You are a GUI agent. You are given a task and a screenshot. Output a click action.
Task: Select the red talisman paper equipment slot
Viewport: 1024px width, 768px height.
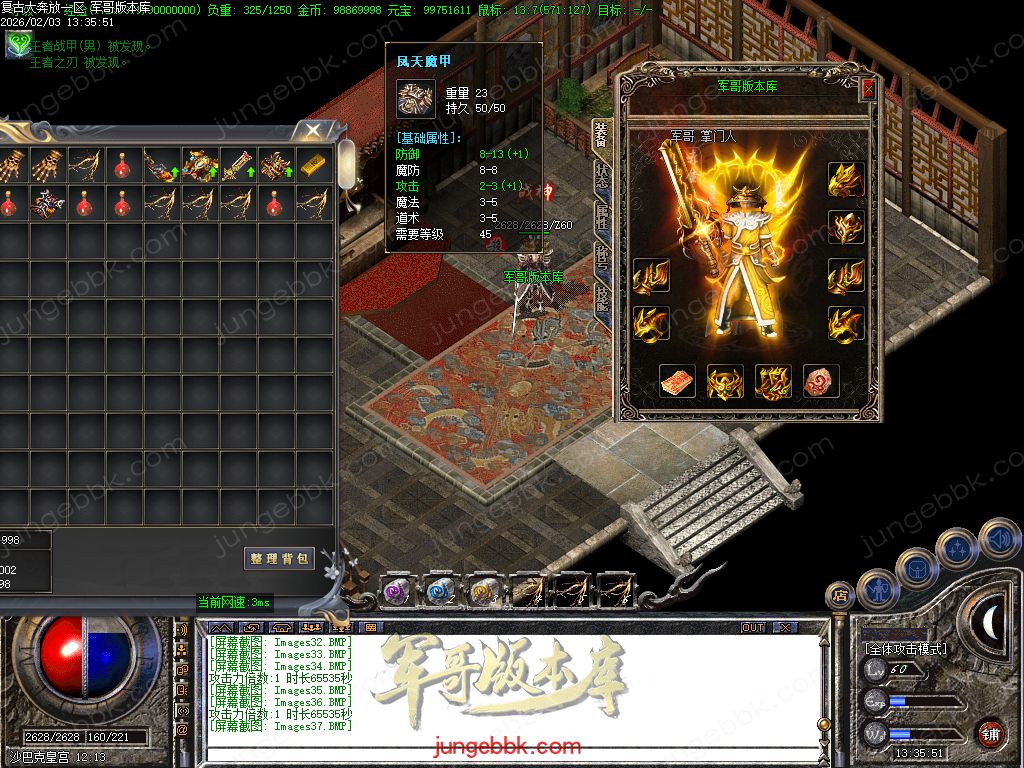pos(677,381)
